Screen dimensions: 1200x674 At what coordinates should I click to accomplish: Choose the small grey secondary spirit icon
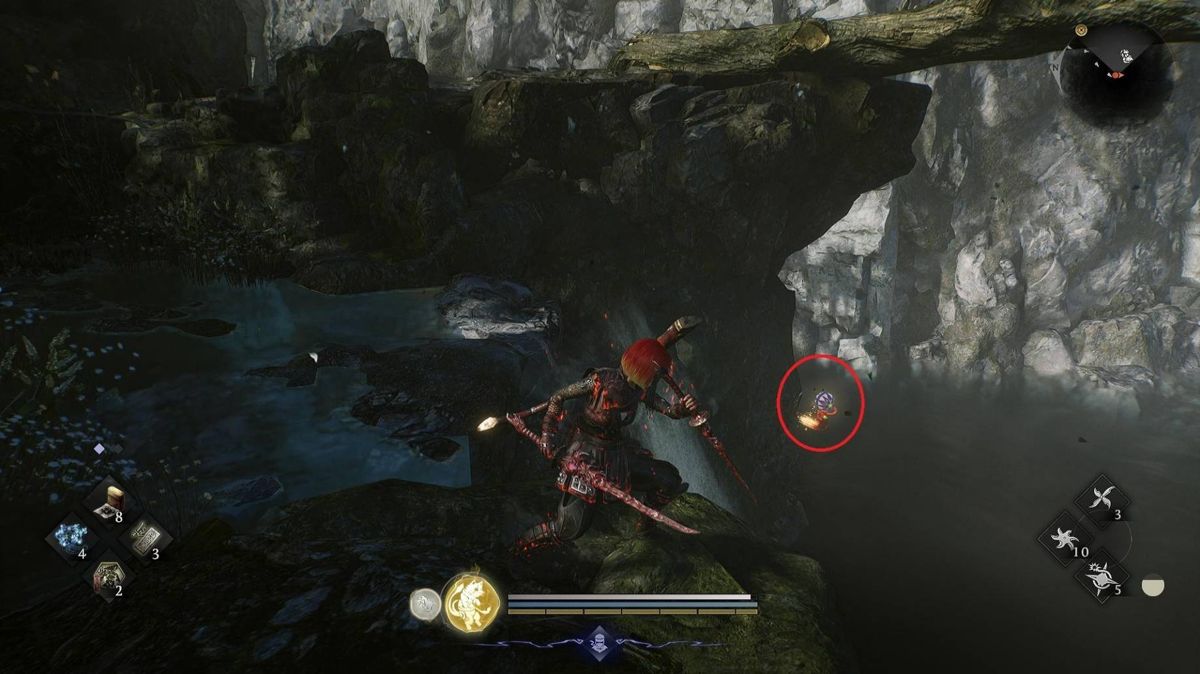pyautogui.click(x=425, y=603)
